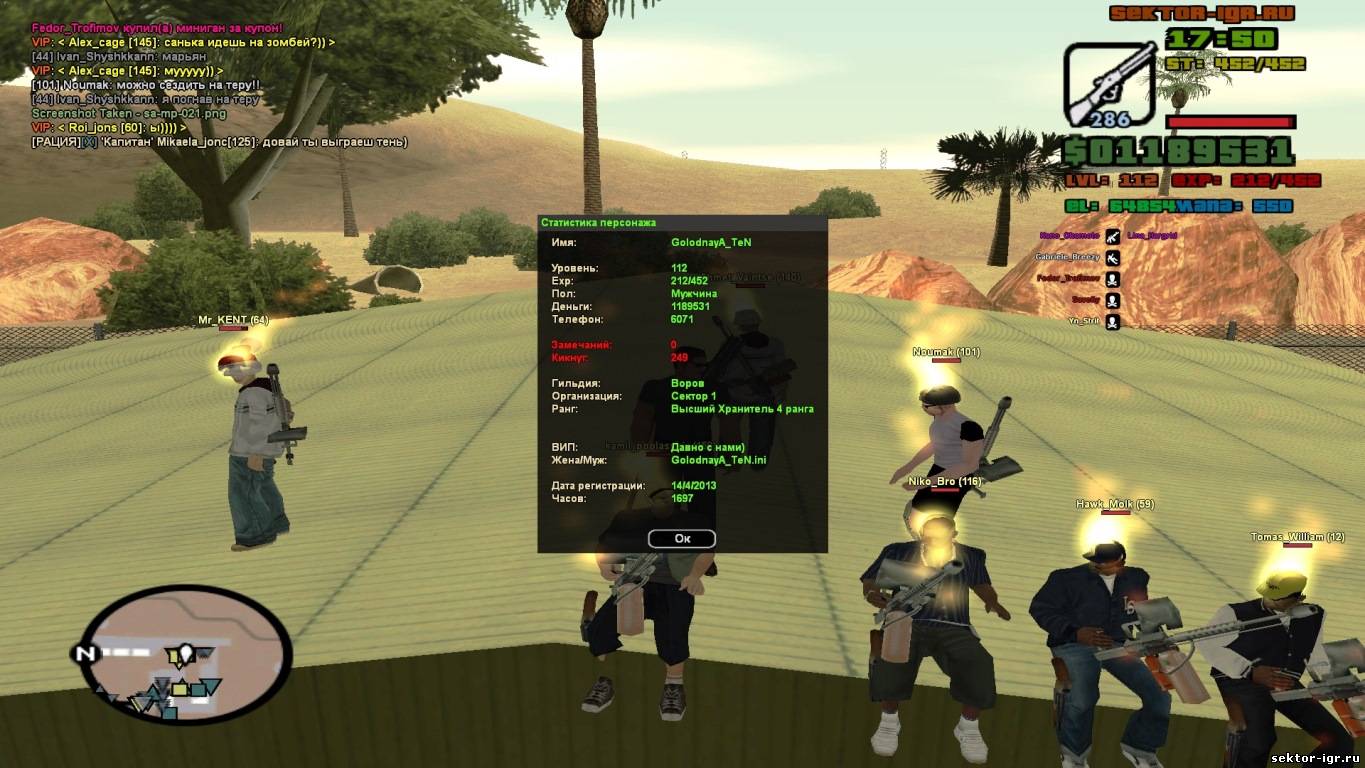Click the Статистика персонажа dialog title bar
The width and height of the screenshot is (1365, 768).
[682, 222]
